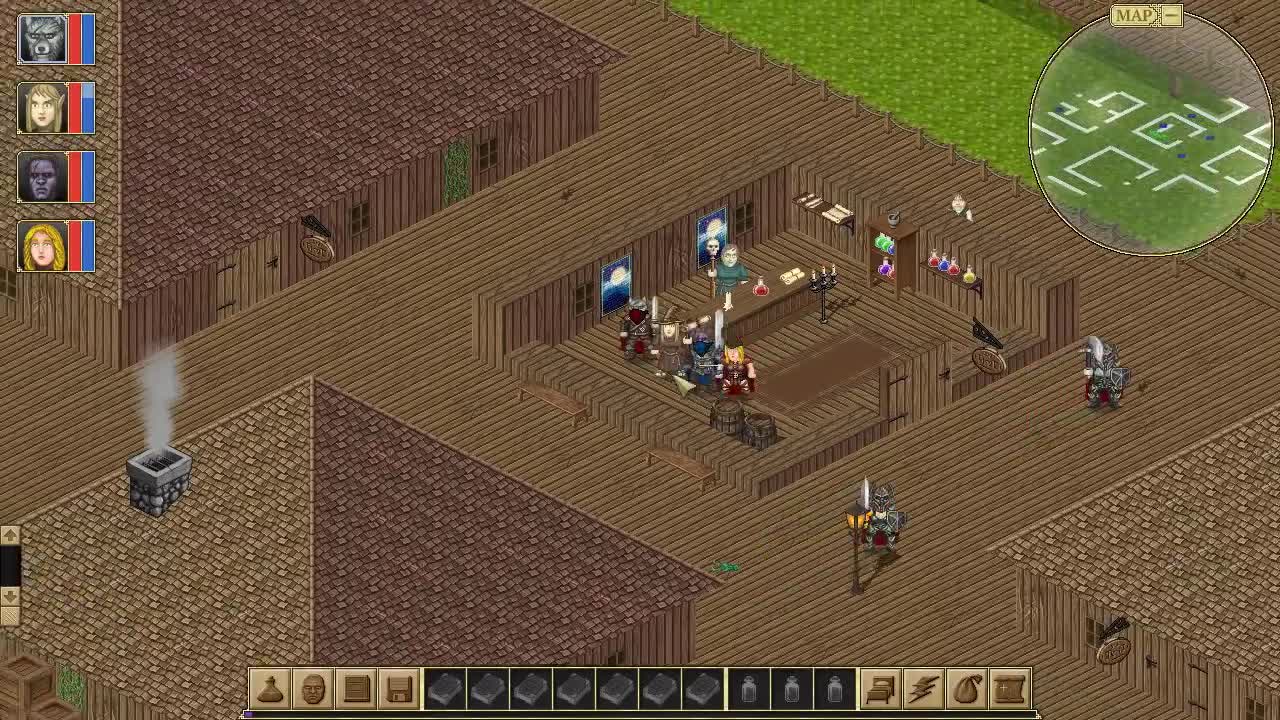Open the scroll icon at toolbar's right end
1280x720 pixels.
[x=1010, y=688]
